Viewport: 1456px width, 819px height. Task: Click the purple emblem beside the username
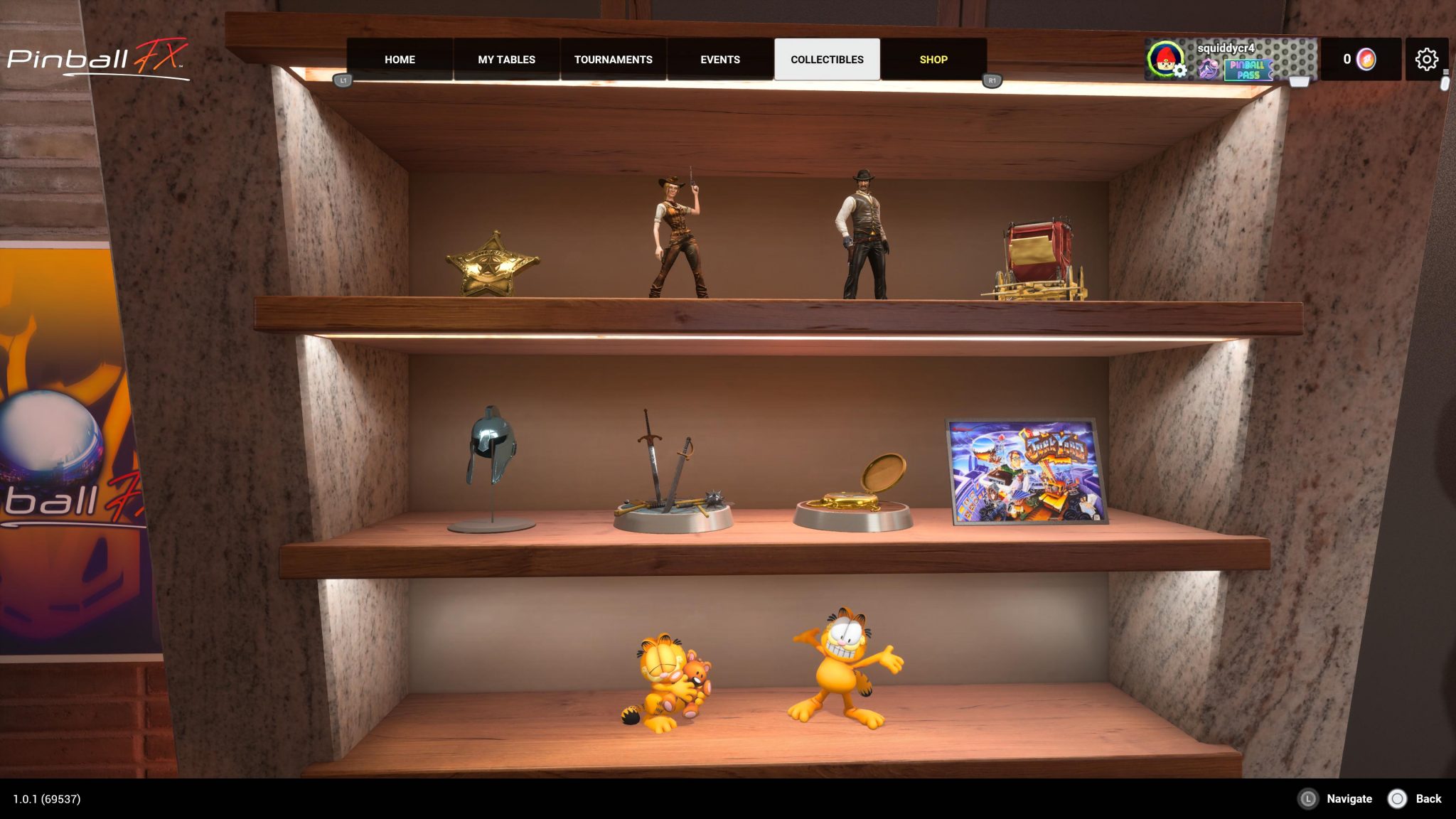tap(1207, 69)
